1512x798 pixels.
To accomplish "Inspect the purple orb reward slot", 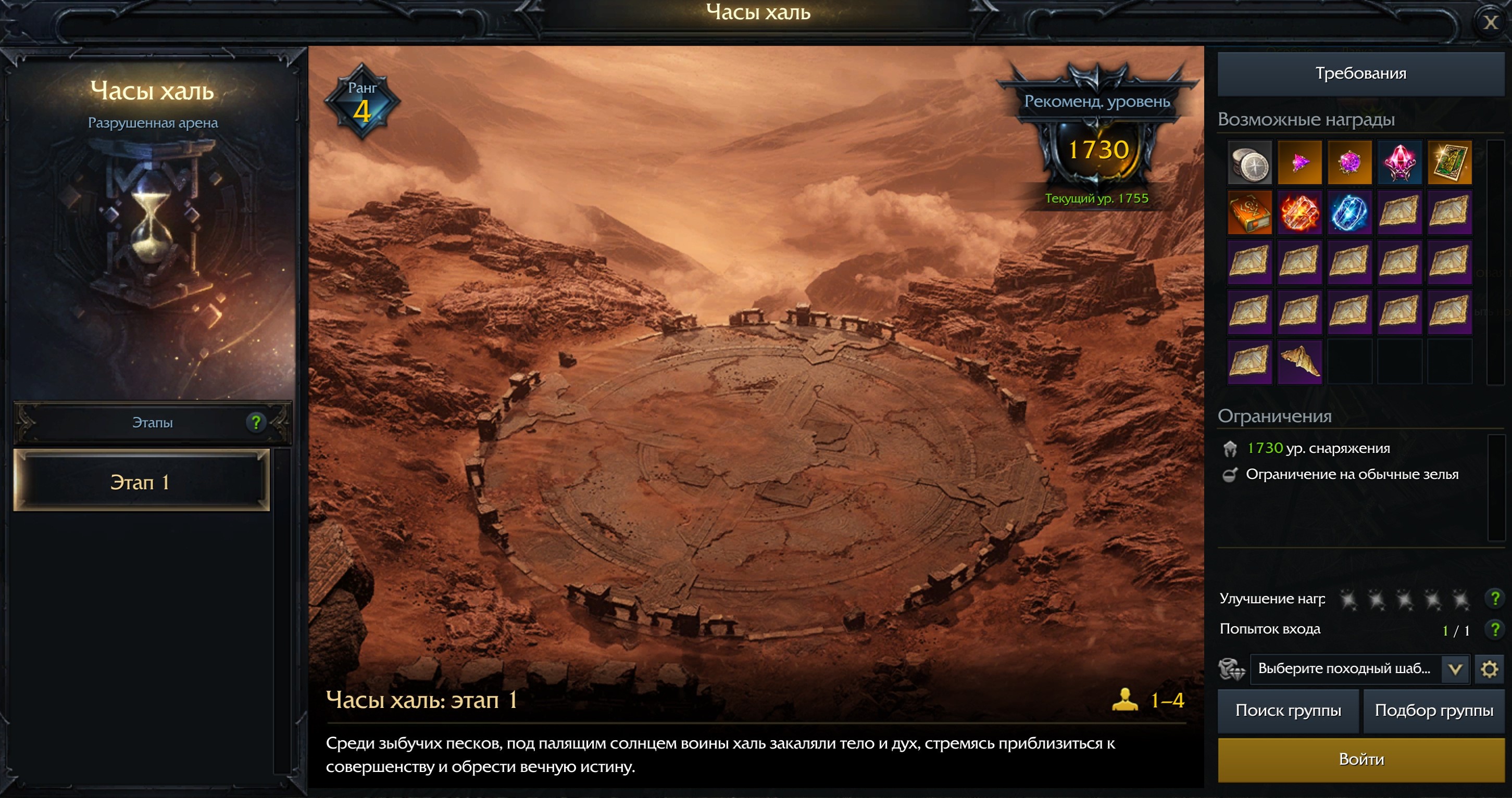I will click(x=1349, y=162).
